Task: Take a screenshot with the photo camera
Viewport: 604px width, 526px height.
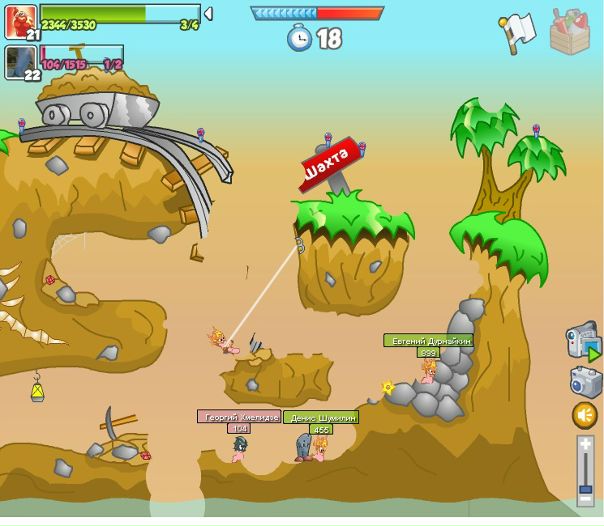Action: coord(585,381)
